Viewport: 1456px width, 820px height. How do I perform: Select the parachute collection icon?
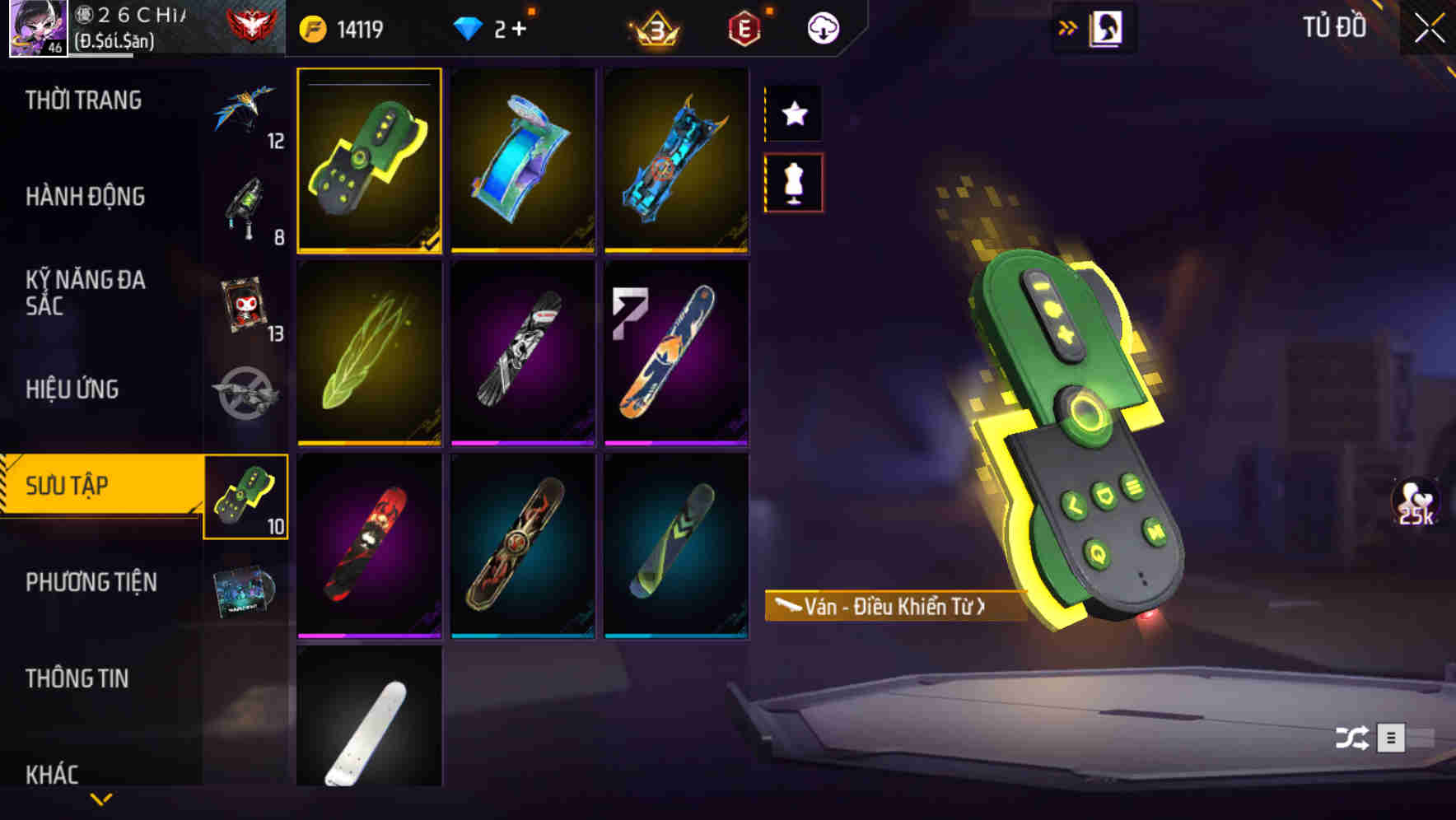tap(245, 119)
